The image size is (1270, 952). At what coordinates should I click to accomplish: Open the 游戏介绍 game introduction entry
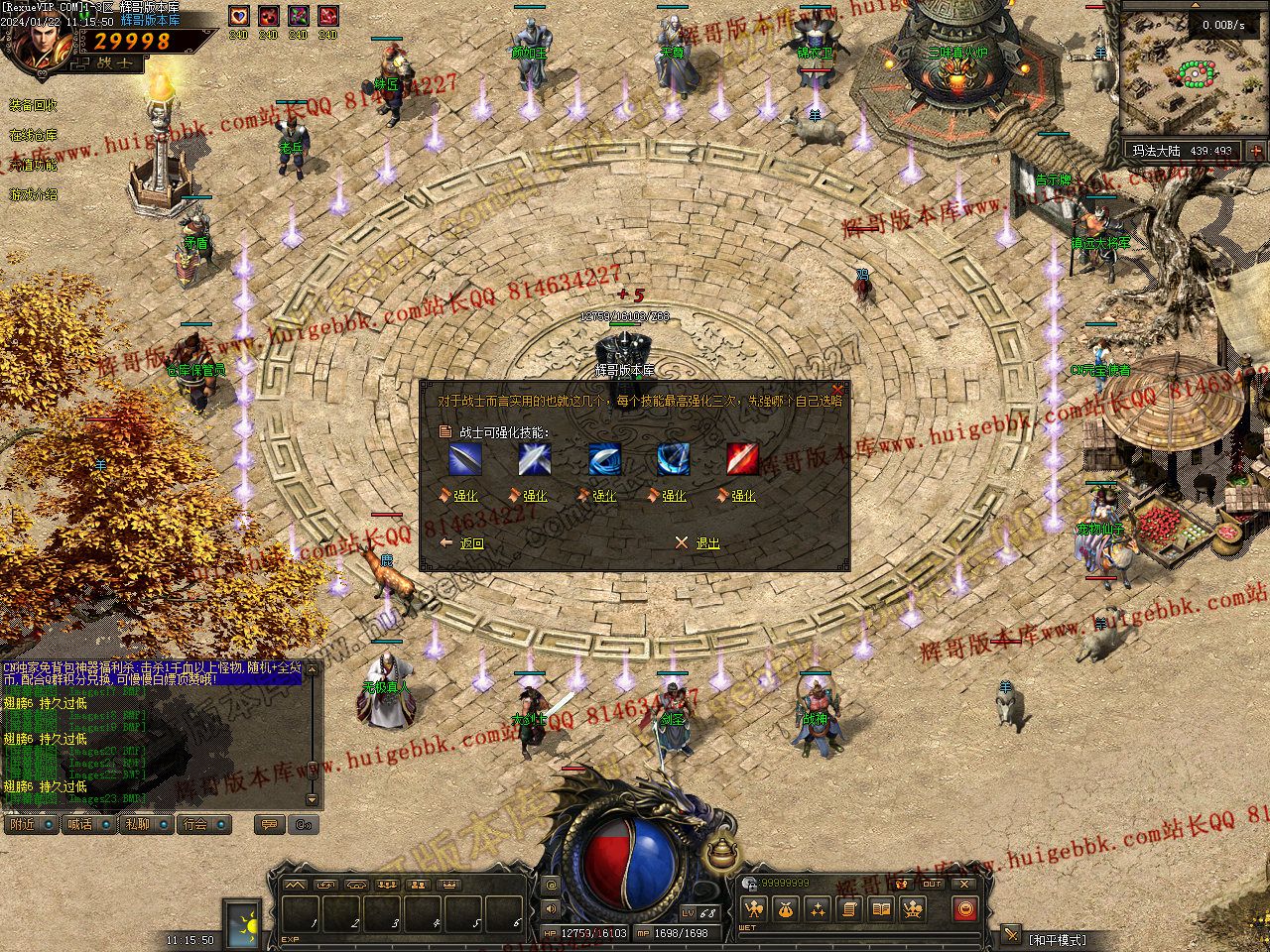tap(34, 194)
